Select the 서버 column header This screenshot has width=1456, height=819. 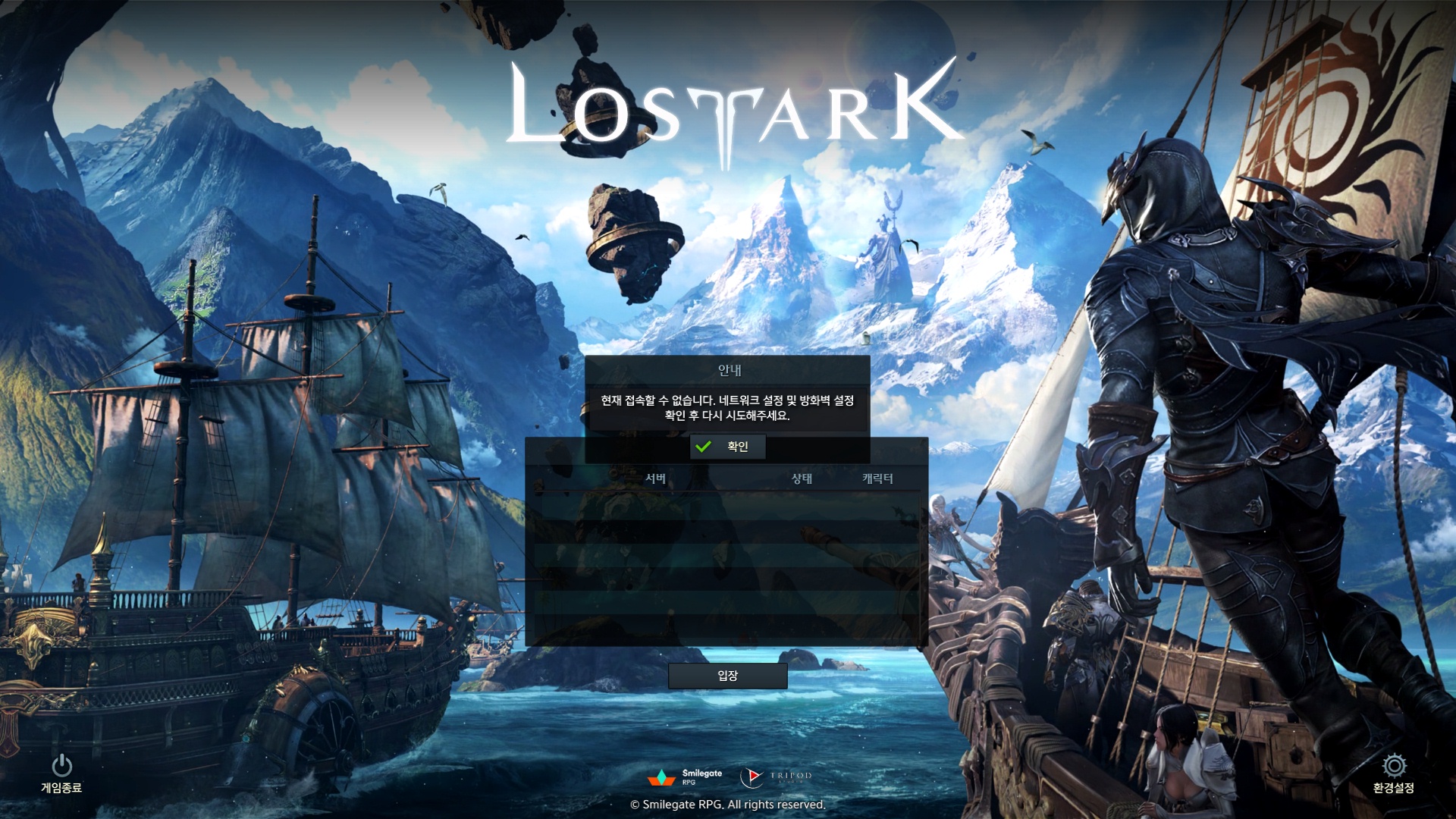(x=655, y=479)
